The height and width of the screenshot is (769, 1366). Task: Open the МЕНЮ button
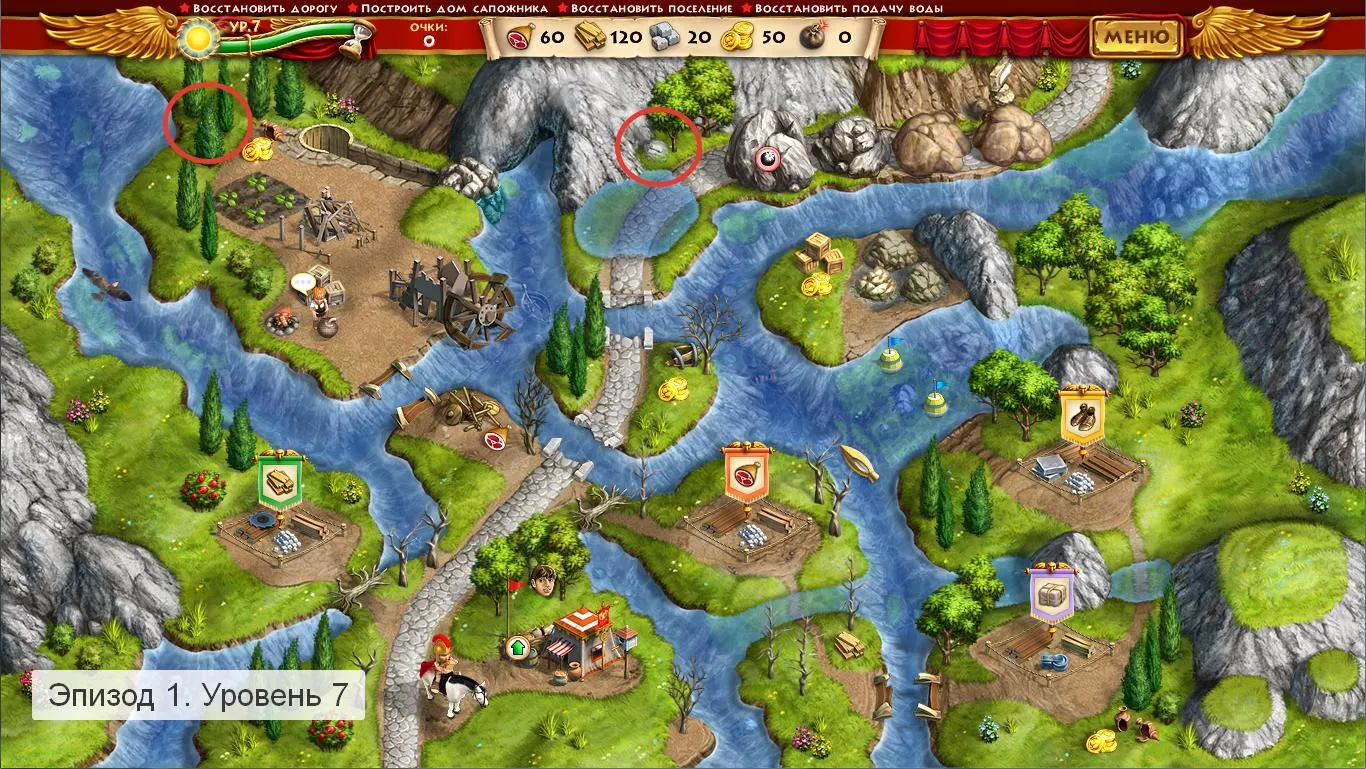pos(1136,38)
